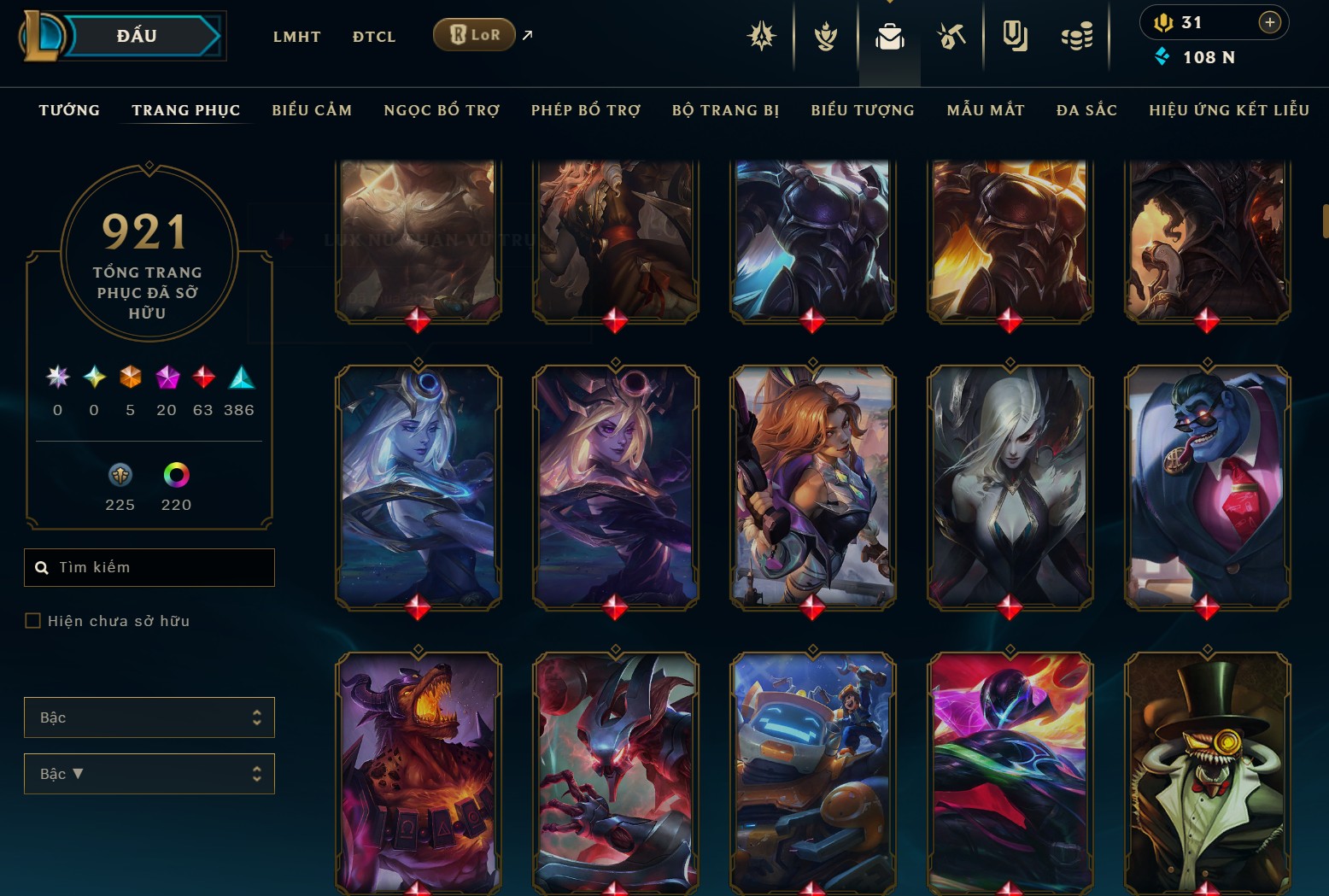Add RP with the plus button
Viewport: 1329px width, 896px height.
[1269, 22]
